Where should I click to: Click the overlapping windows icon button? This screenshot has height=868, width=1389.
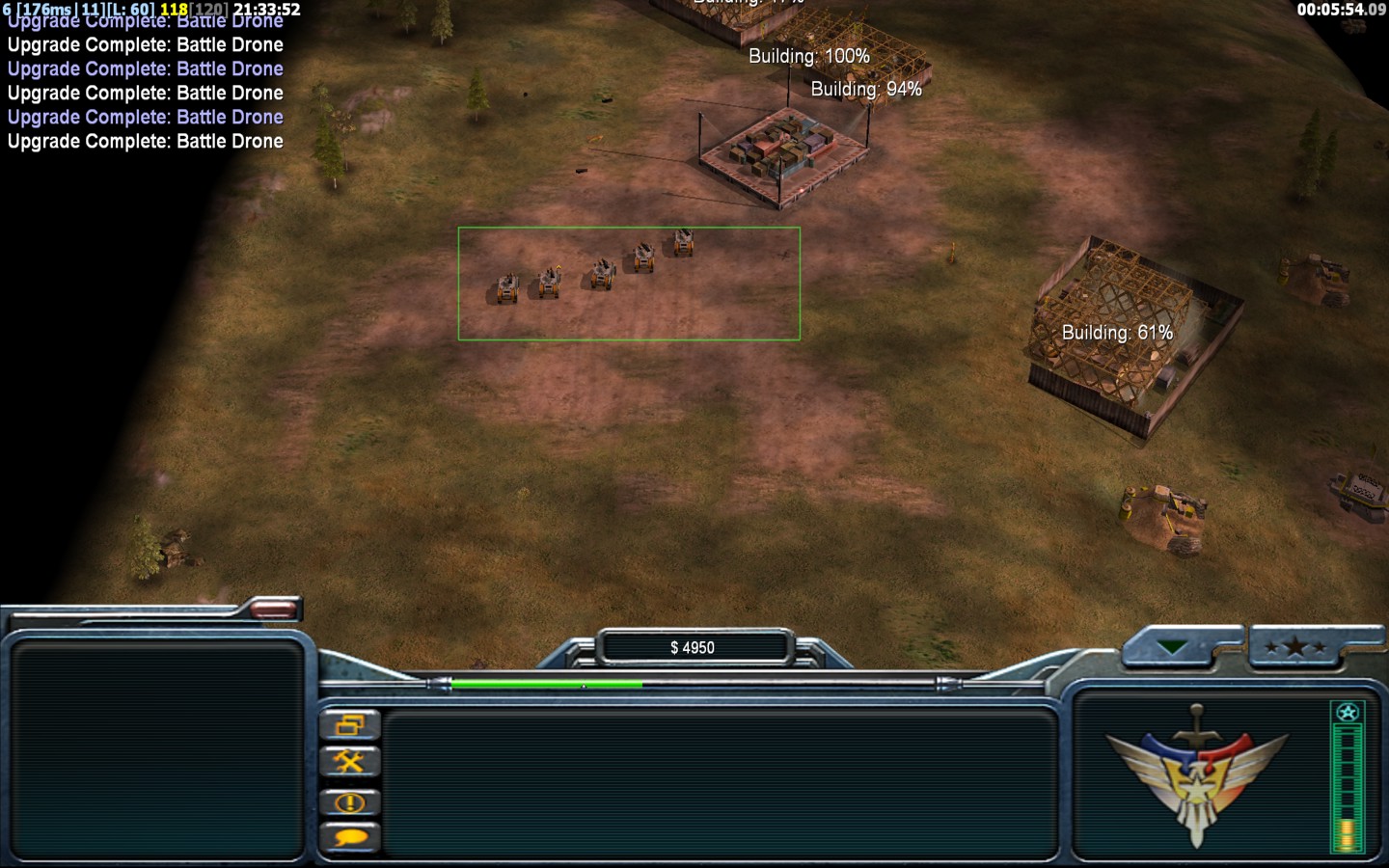click(x=349, y=725)
